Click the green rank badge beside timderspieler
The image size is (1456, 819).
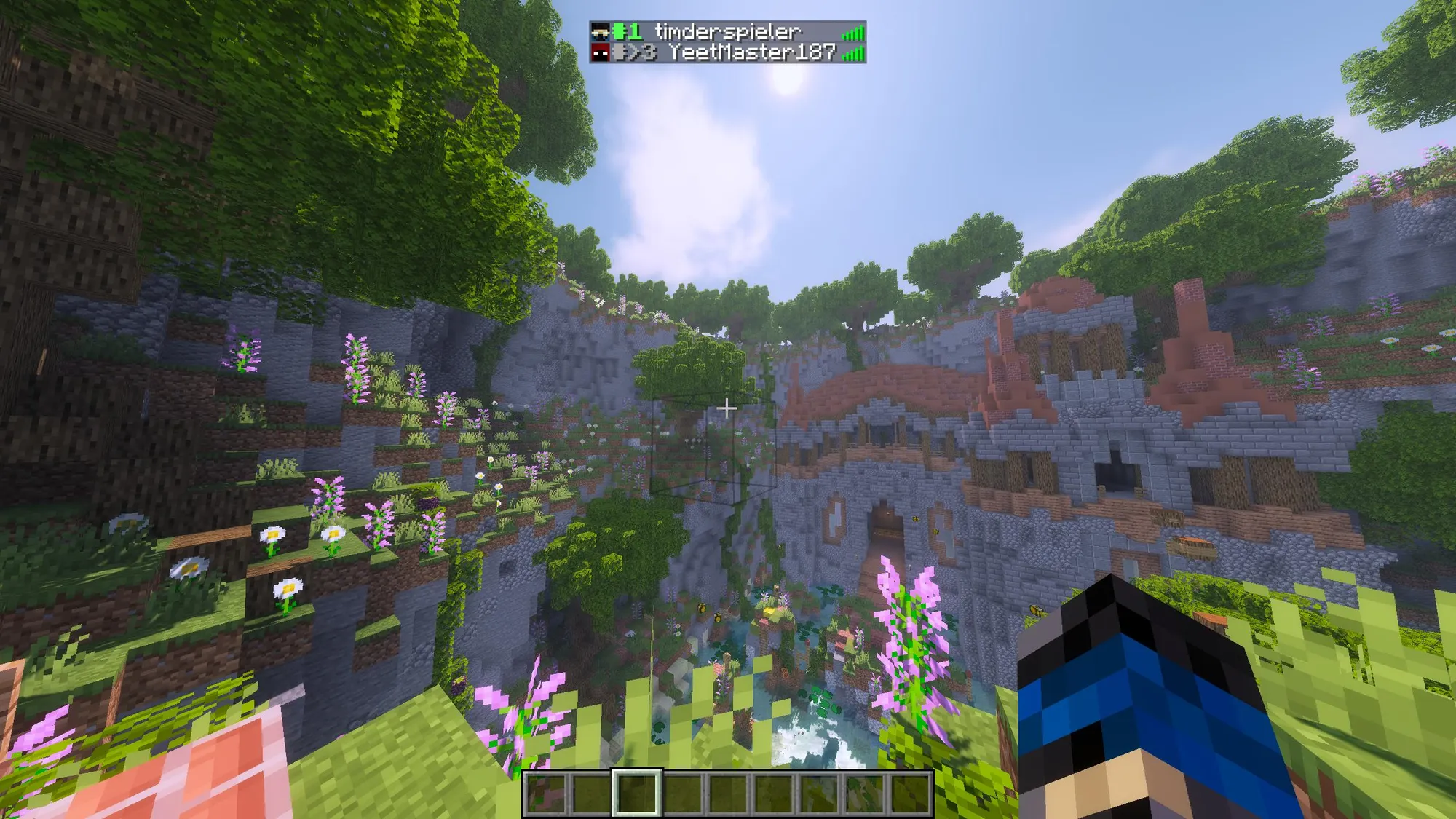click(x=628, y=32)
